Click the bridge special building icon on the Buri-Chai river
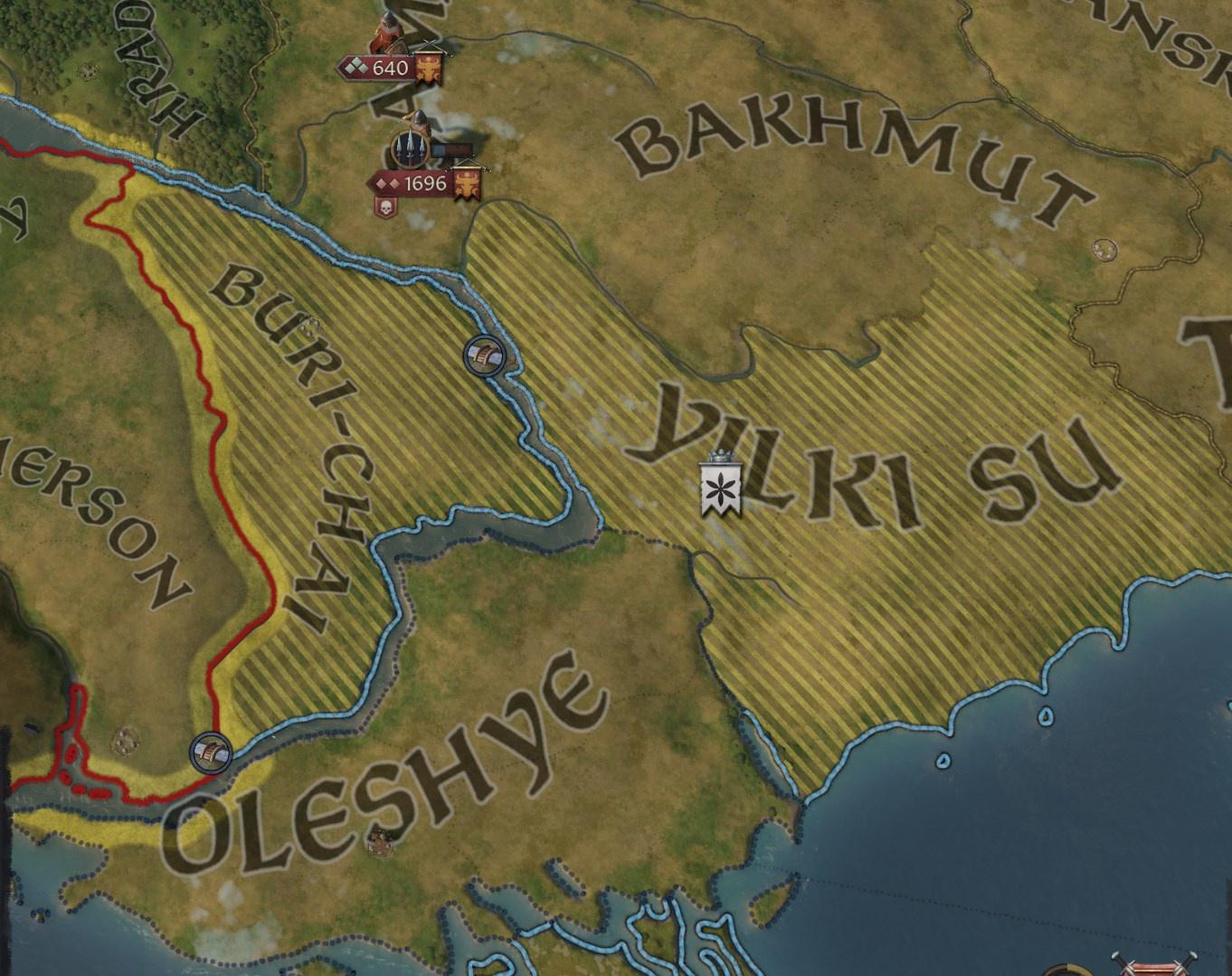The width and height of the screenshot is (1232, 976). 484,356
